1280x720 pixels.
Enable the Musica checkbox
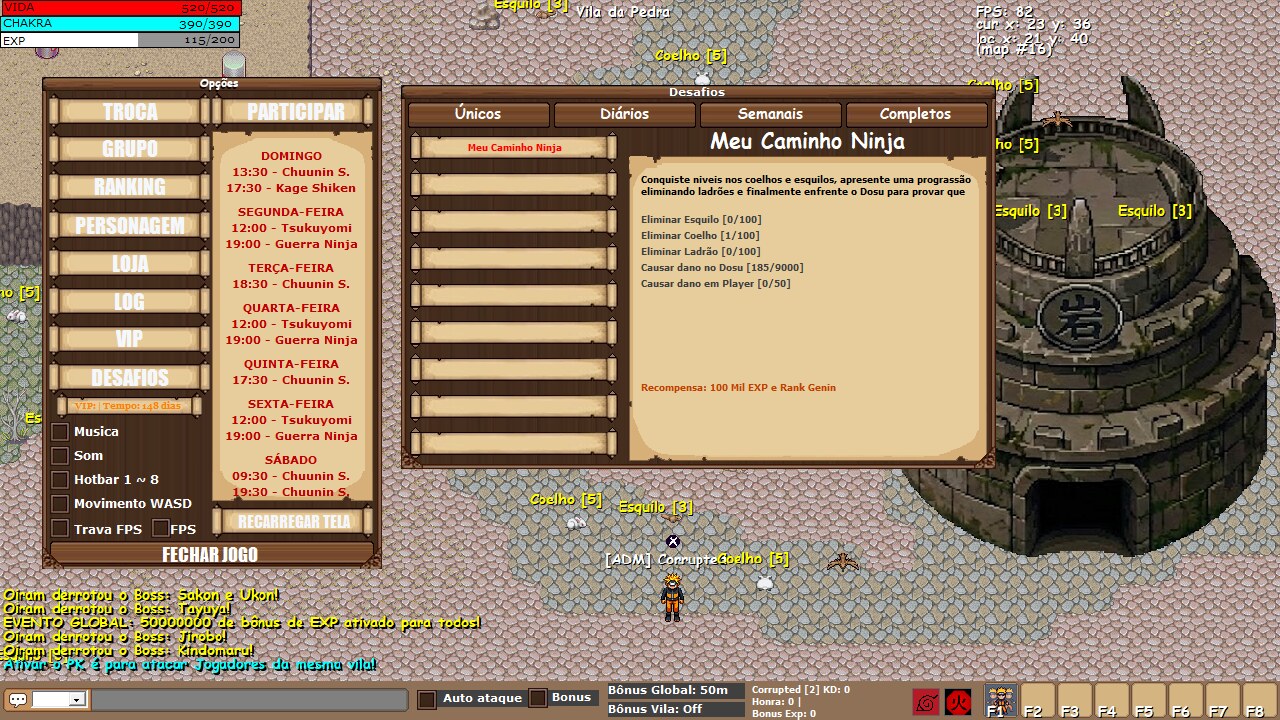click(60, 432)
